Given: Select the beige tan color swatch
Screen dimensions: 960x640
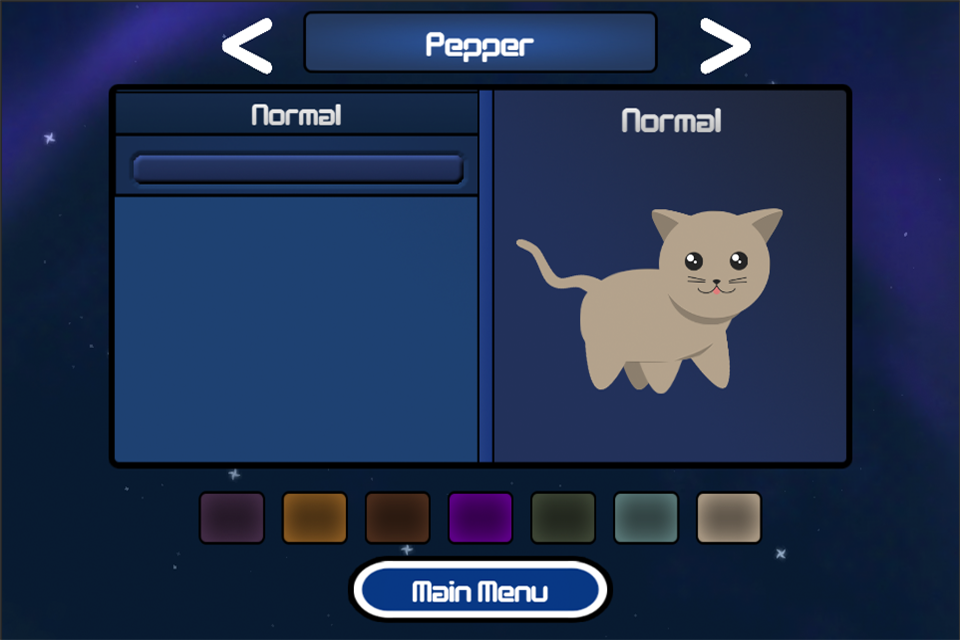Looking at the screenshot, I should [x=729, y=517].
